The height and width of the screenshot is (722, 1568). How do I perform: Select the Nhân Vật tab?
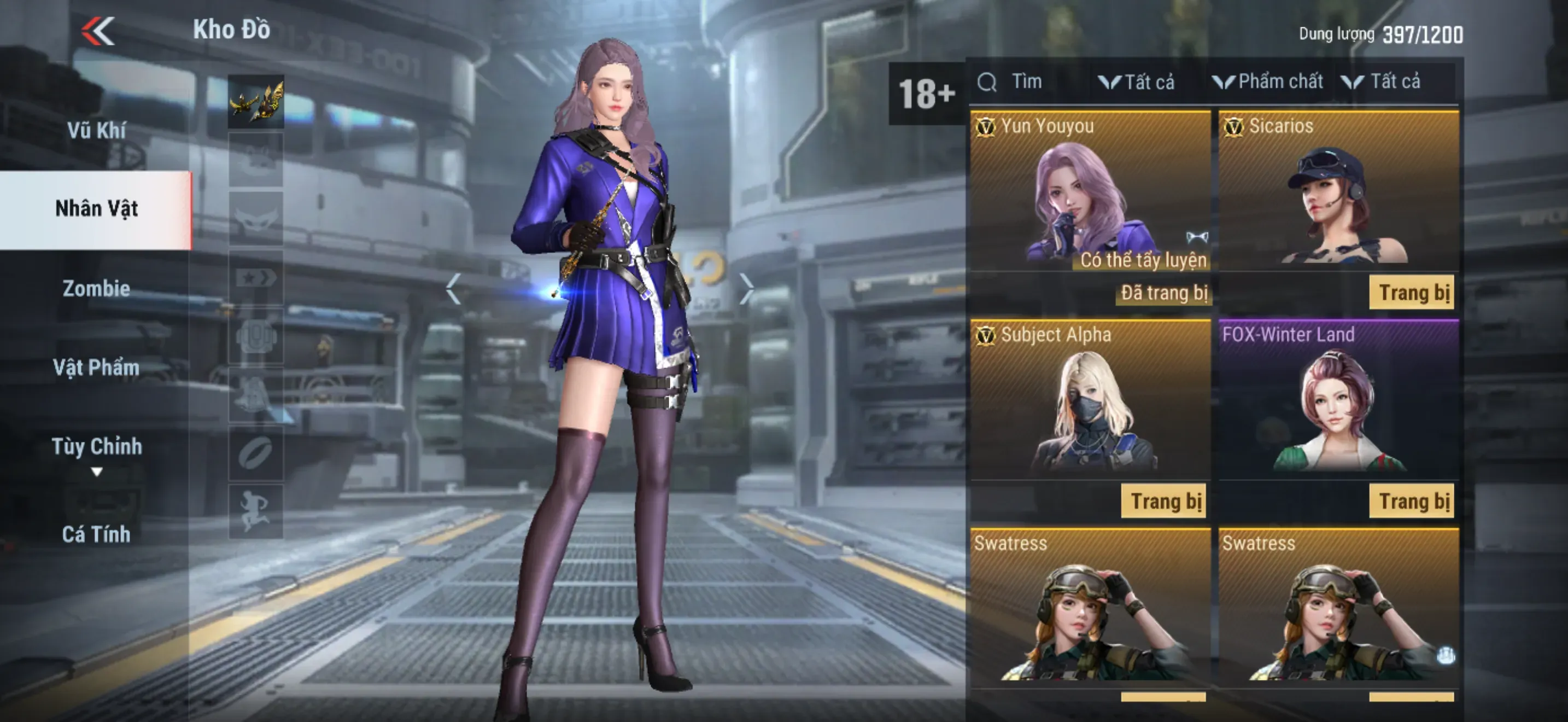(x=96, y=209)
